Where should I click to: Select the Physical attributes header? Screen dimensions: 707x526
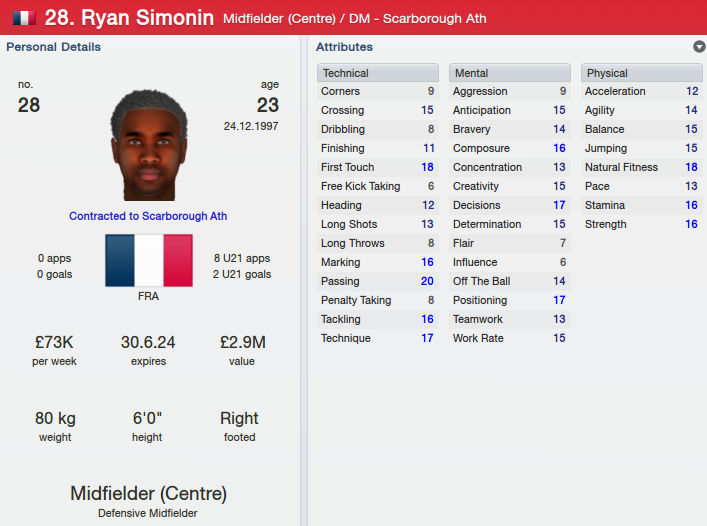pyautogui.click(x=641, y=73)
